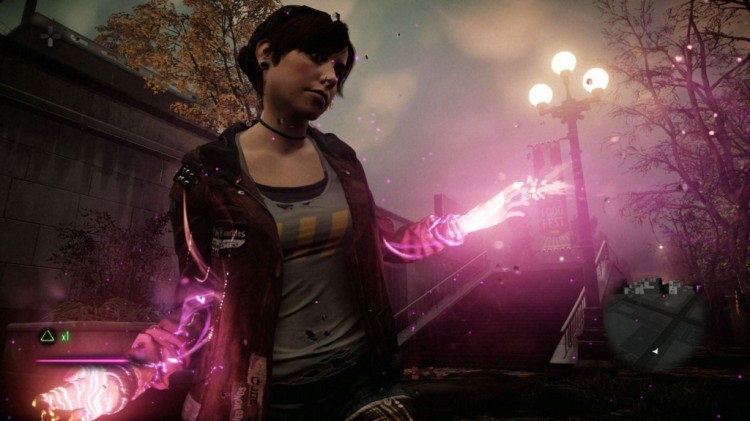This screenshot has width=750, height=421.
Task: Click the white player arrow on minimap
Action: [x=655, y=351]
